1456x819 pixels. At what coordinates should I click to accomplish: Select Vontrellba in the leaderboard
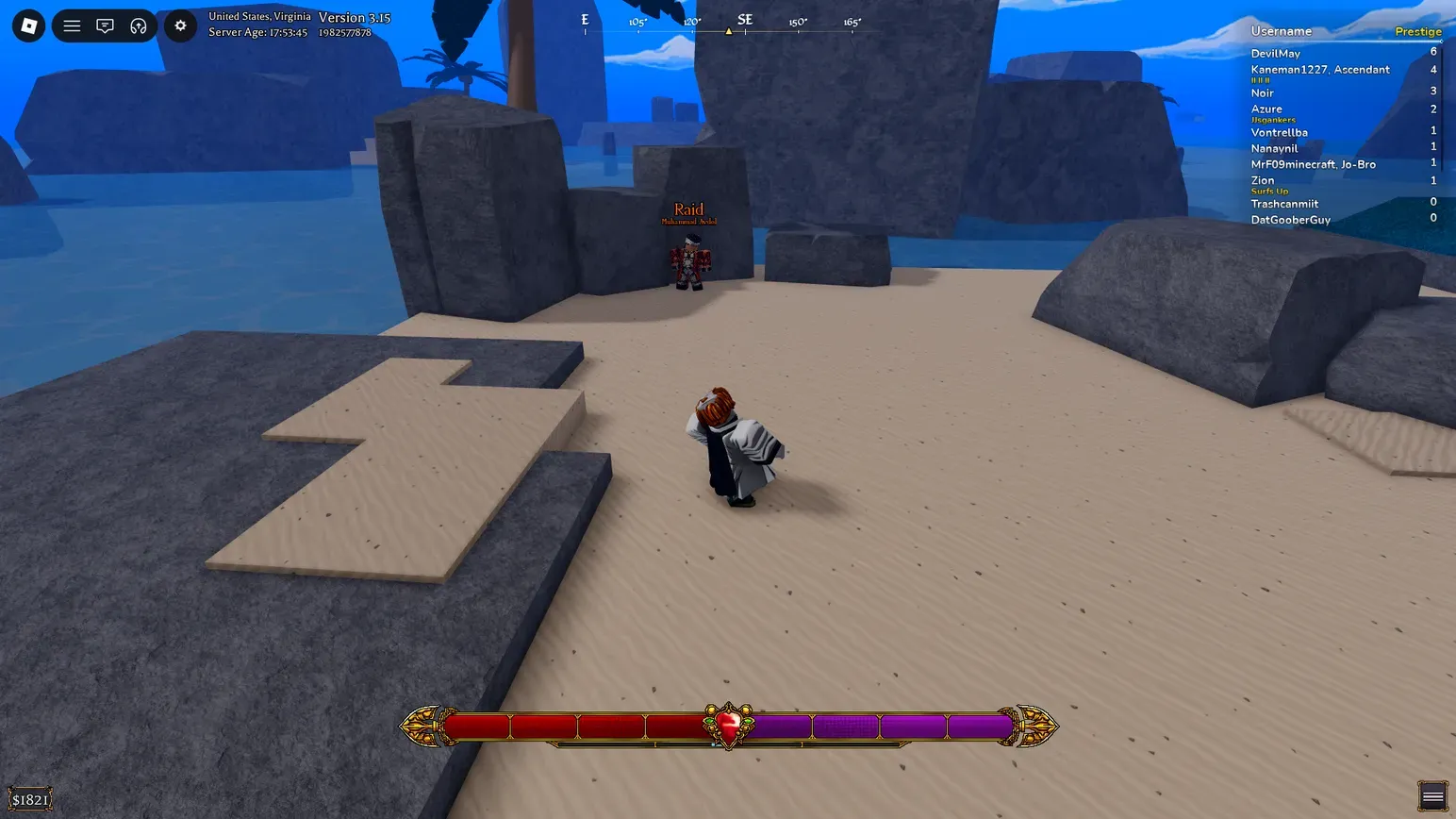[x=1279, y=133]
